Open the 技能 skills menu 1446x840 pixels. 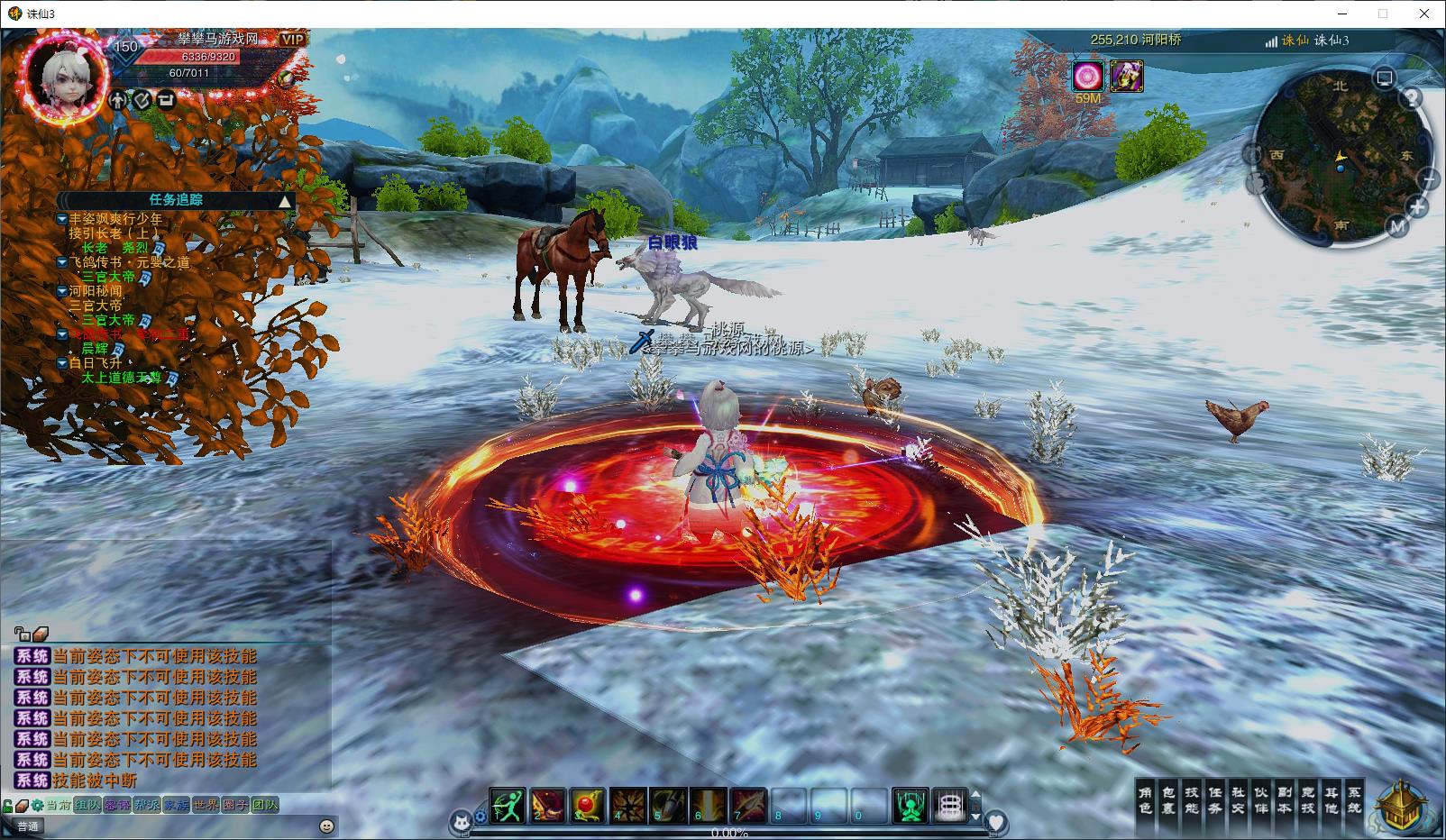pyautogui.click(x=1192, y=799)
